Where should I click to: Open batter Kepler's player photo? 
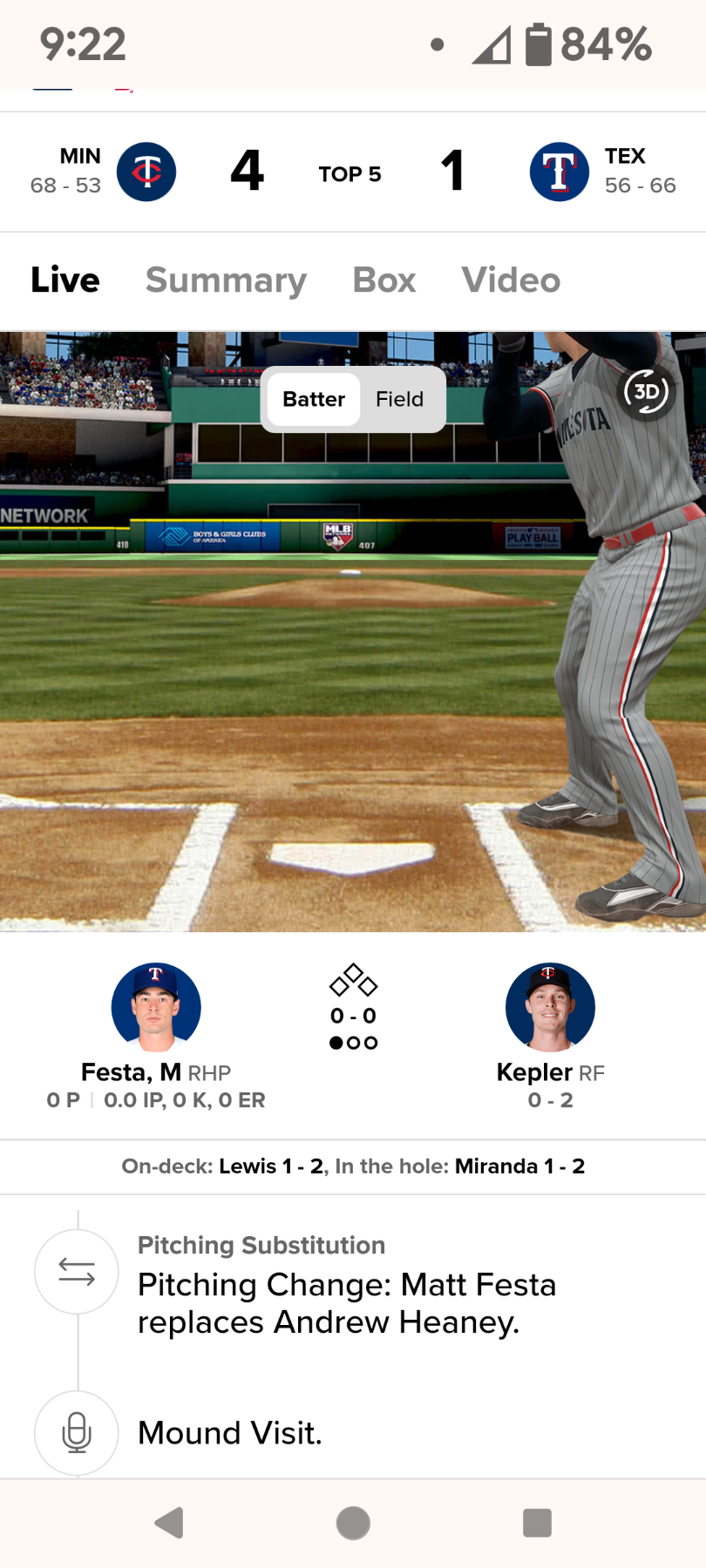click(550, 1007)
